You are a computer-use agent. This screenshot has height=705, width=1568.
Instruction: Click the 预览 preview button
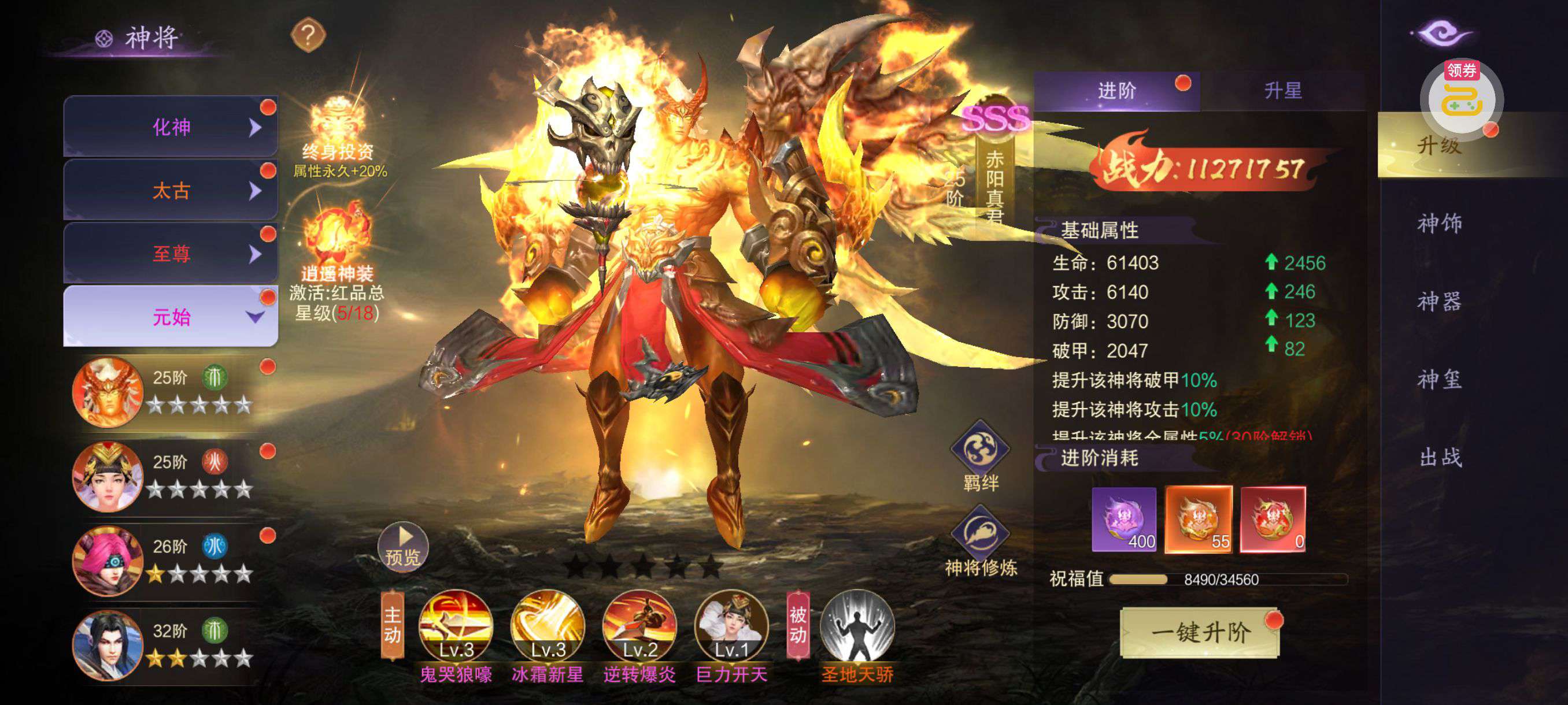click(403, 546)
